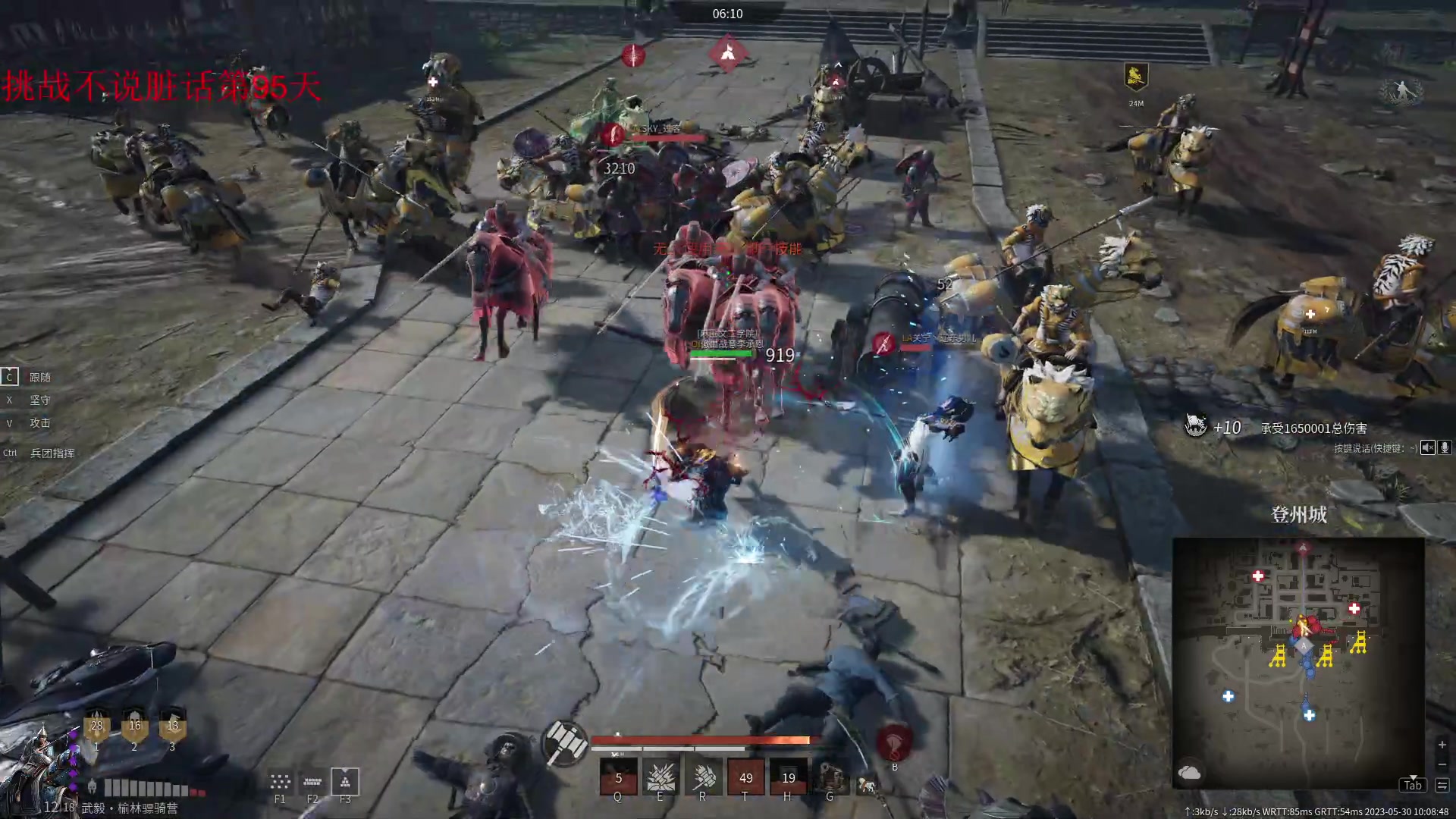
Task: Choose the F3 wedge formation
Action: 345,781
